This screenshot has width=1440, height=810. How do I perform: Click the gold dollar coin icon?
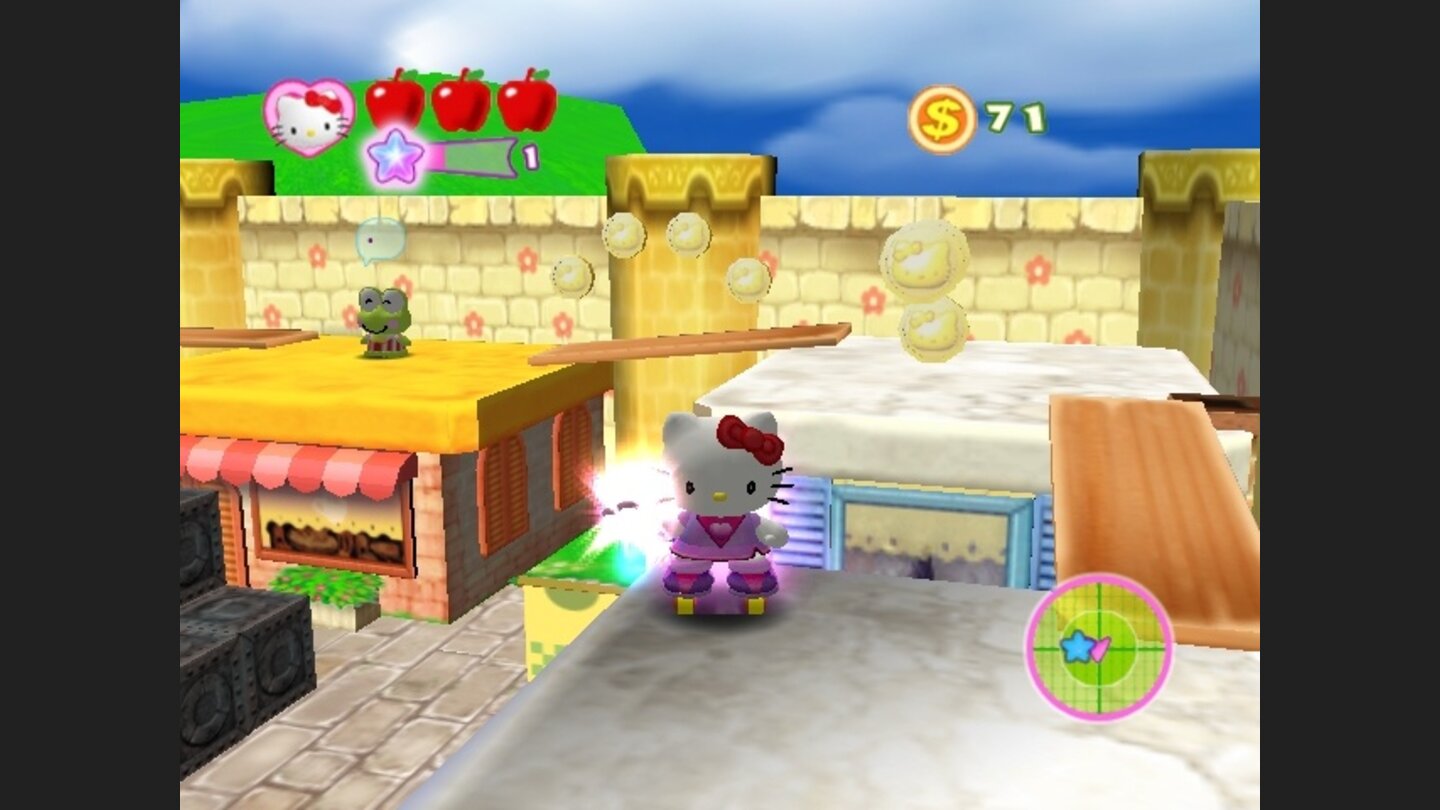[941, 117]
